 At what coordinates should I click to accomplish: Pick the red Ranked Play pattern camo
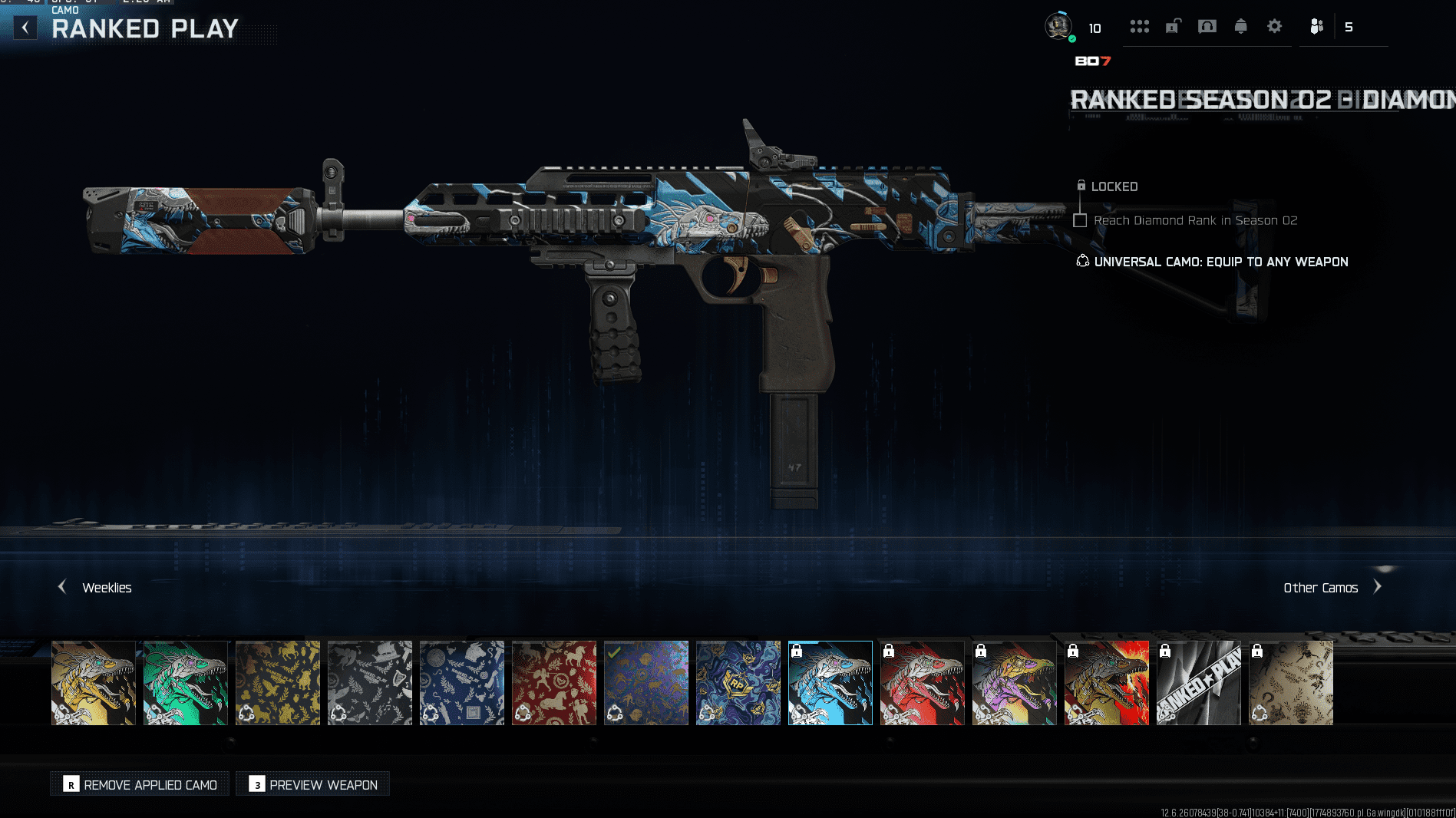[x=554, y=683]
